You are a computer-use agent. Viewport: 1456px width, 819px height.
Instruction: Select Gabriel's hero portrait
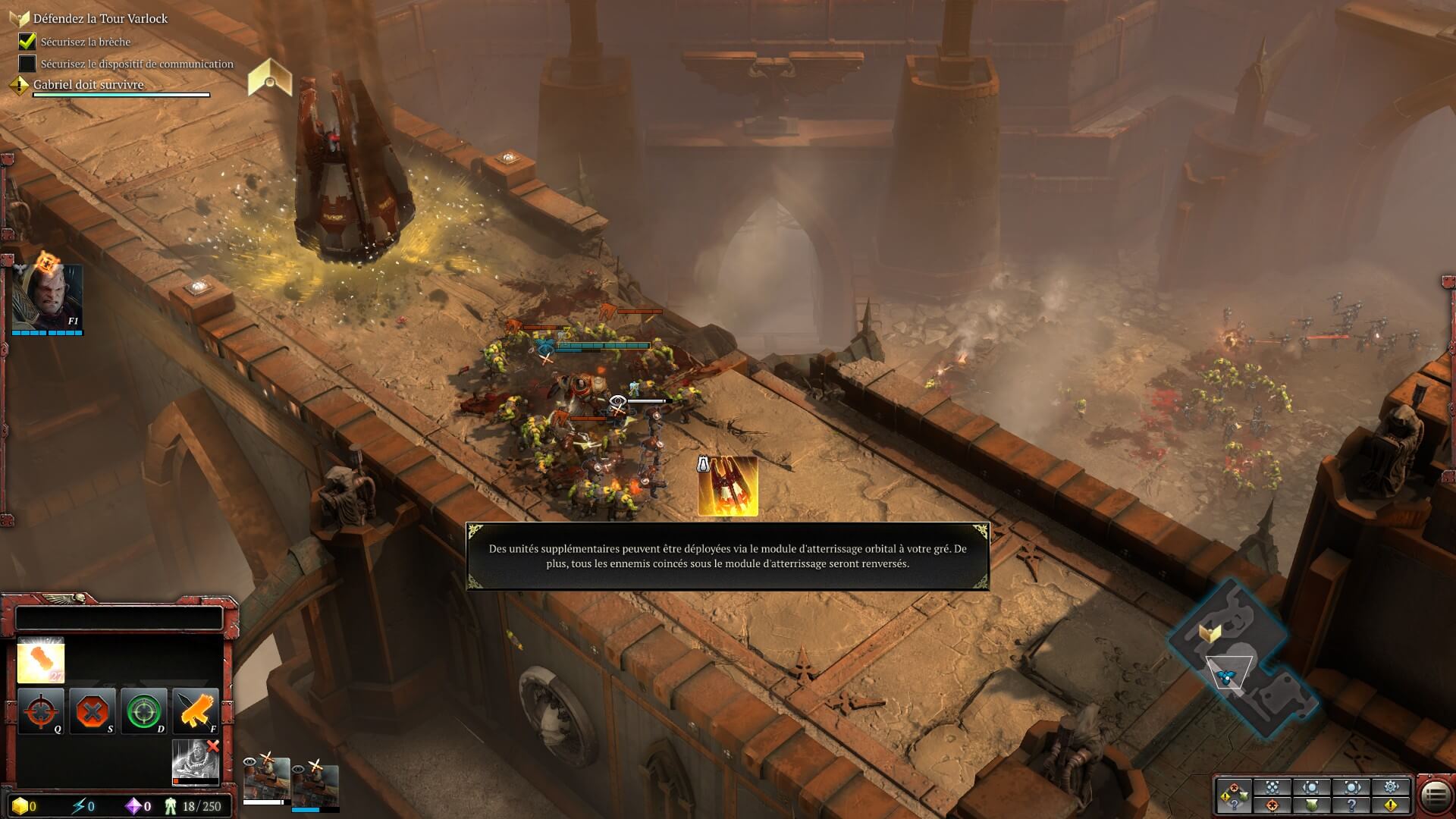pos(47,297)
